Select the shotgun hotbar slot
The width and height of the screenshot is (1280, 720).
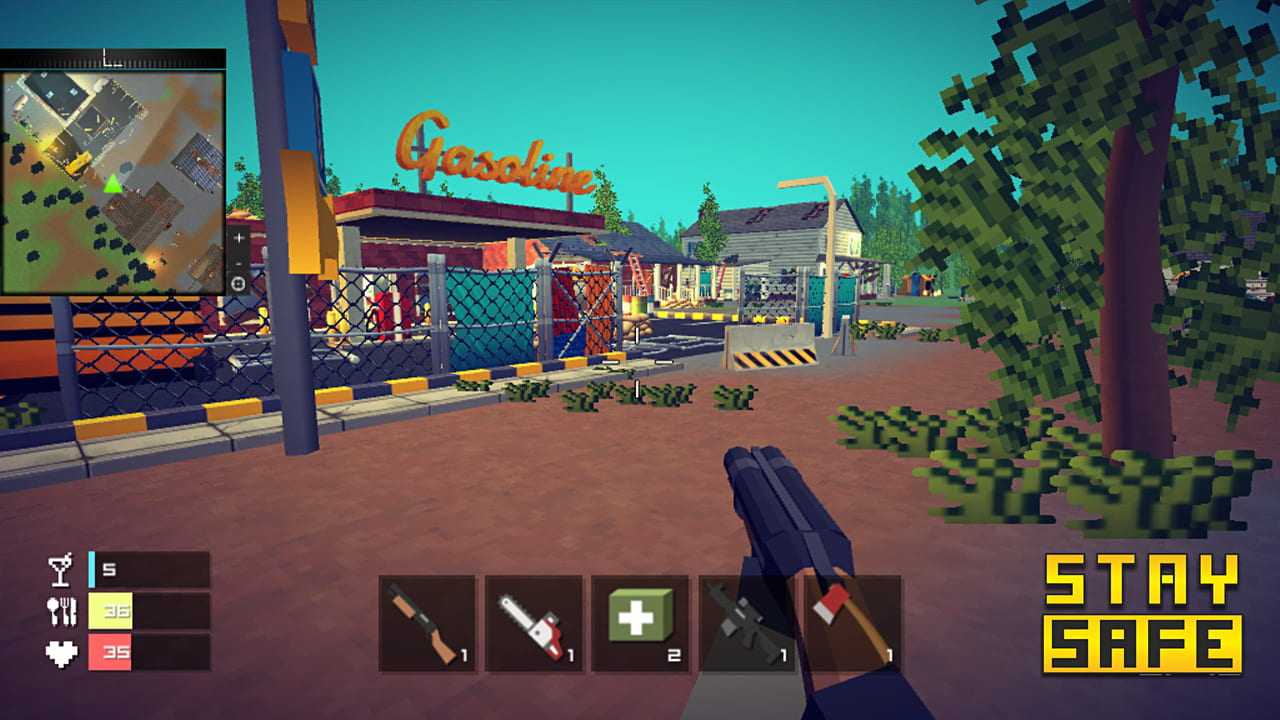(x=427, y=624)
